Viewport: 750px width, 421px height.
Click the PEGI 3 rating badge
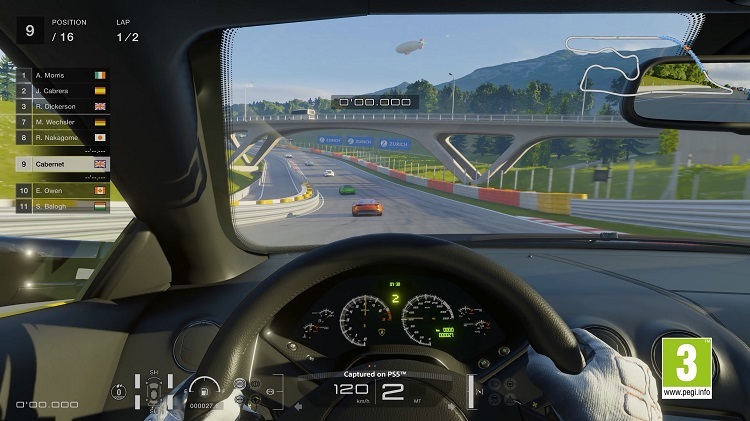click(686, 368)
